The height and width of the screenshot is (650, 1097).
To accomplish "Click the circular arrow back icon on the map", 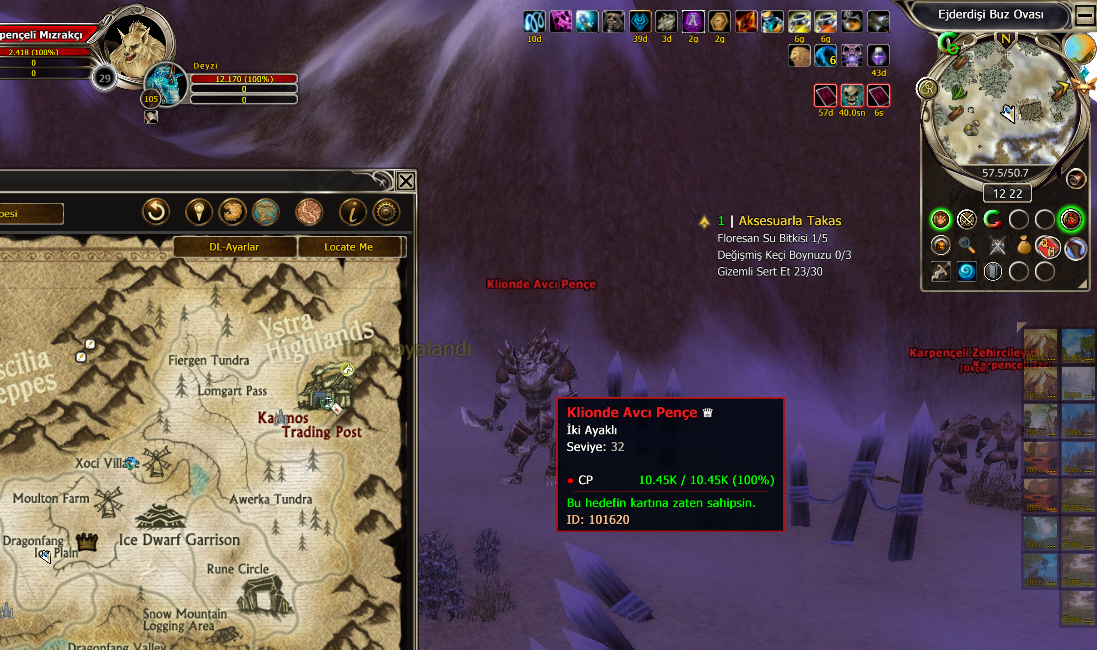I will [155, 212].
